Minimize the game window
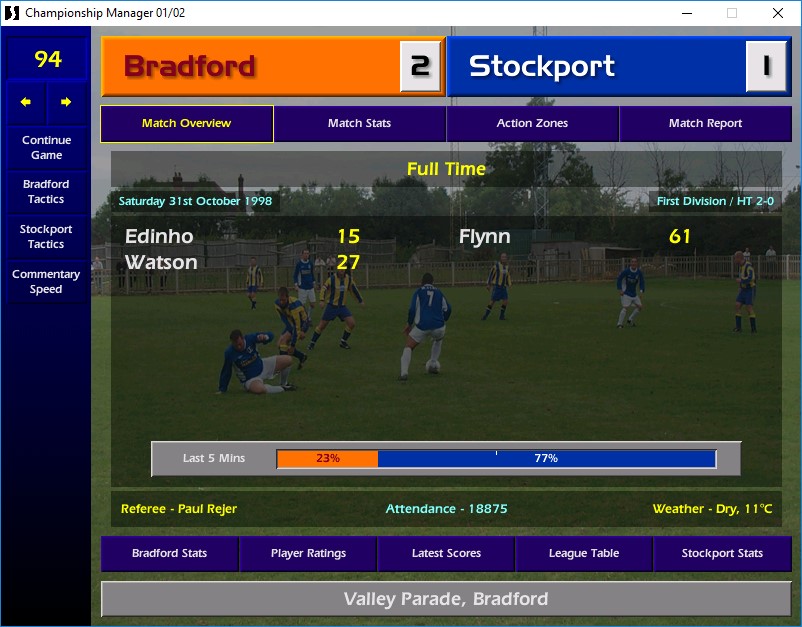The width and height of the screenshot is (802, 627). pos(686,13)
